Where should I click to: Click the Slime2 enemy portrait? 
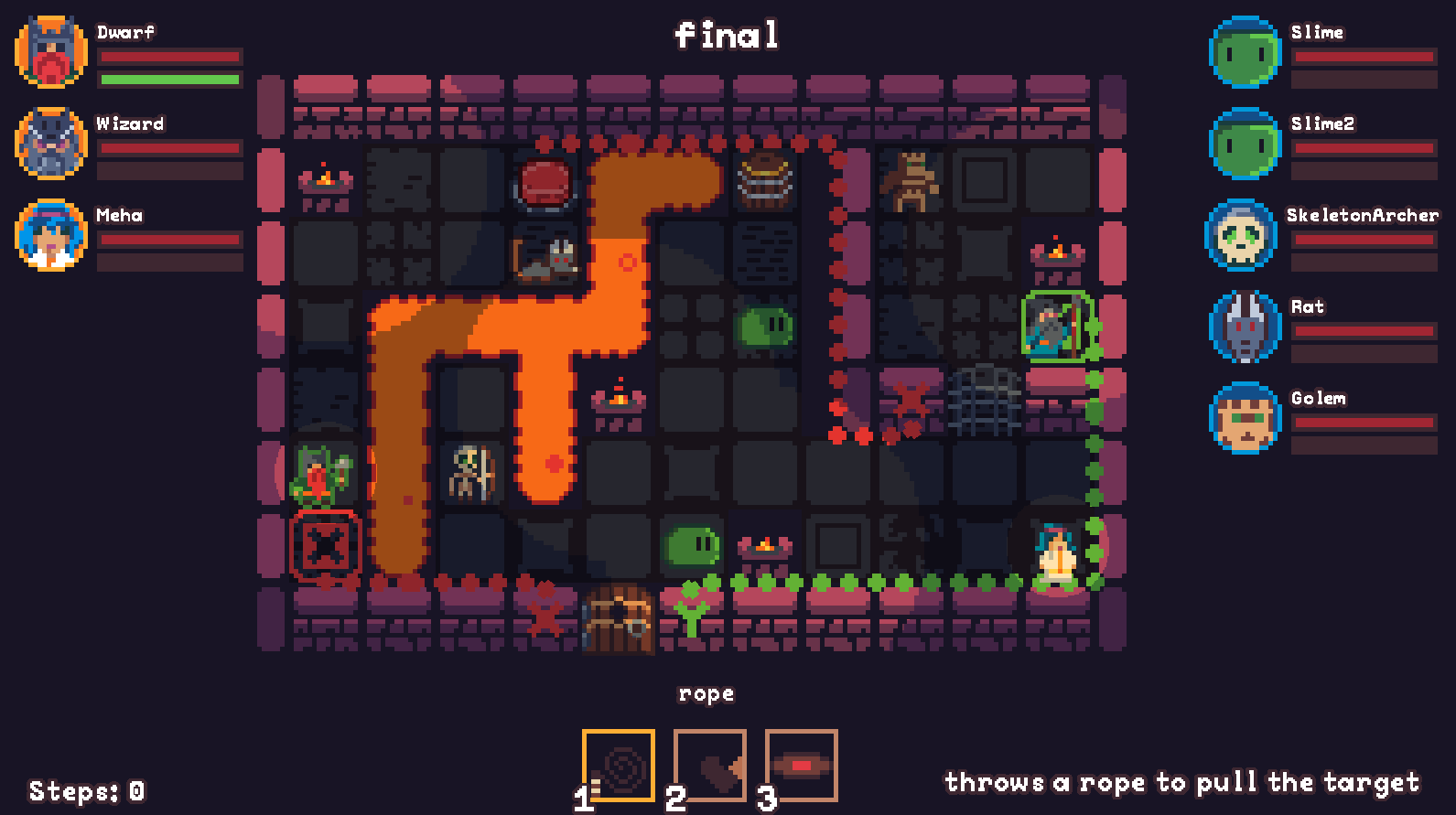(1245, 144)
